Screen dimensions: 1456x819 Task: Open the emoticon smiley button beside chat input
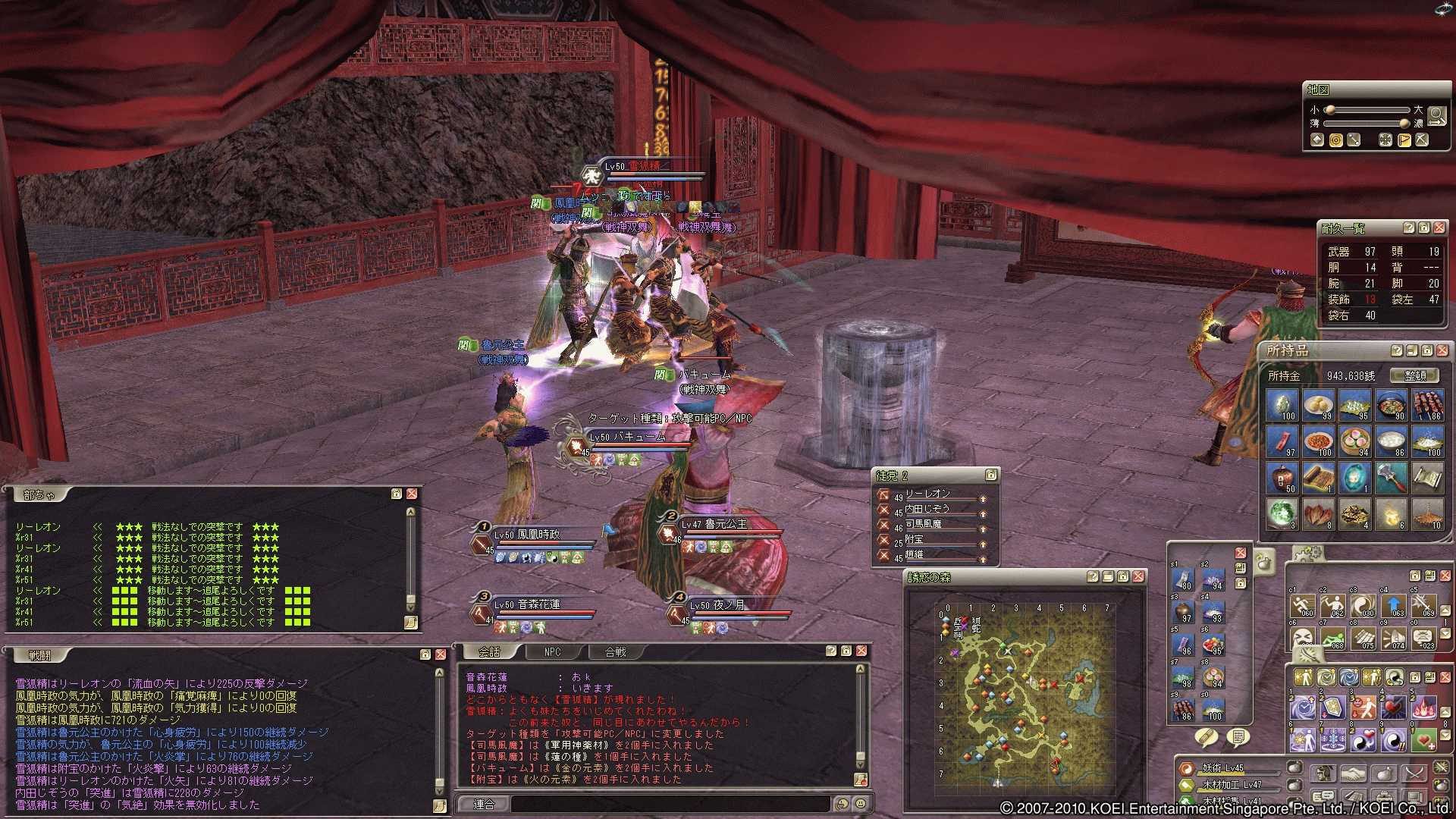click(860, 804)
